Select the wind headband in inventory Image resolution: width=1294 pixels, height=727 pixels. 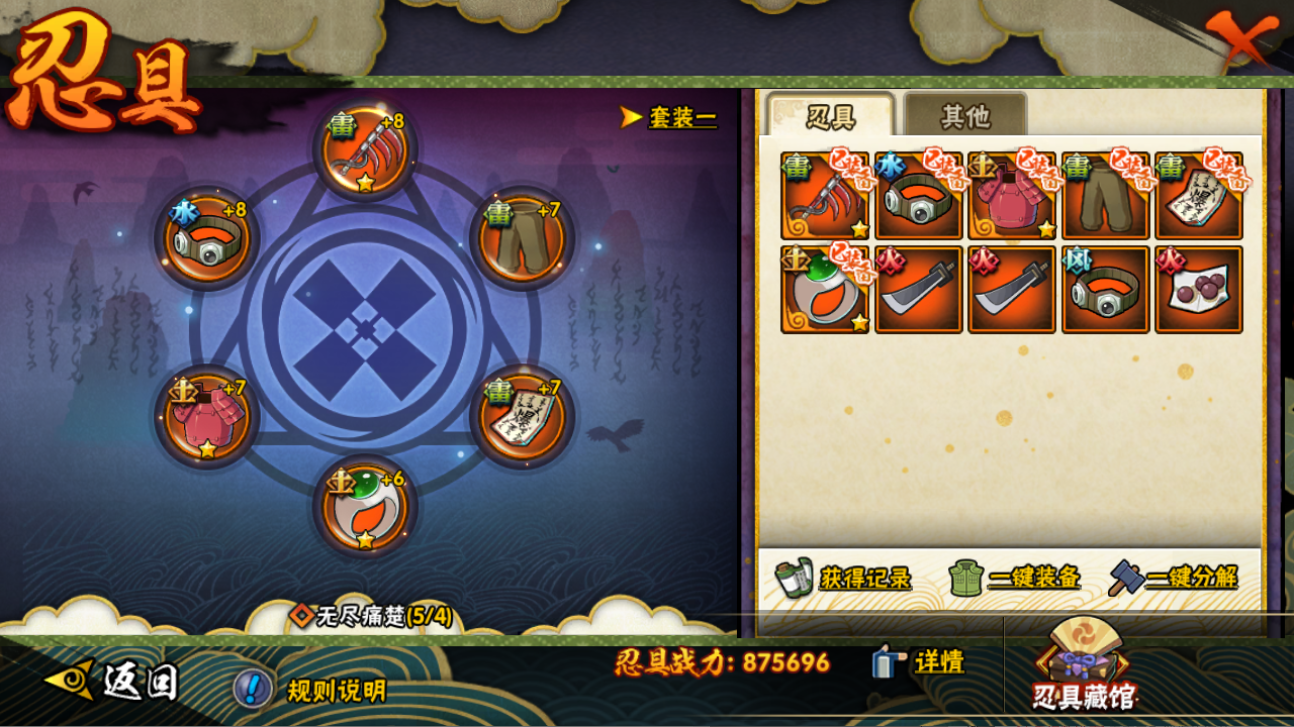[1105, 290]
